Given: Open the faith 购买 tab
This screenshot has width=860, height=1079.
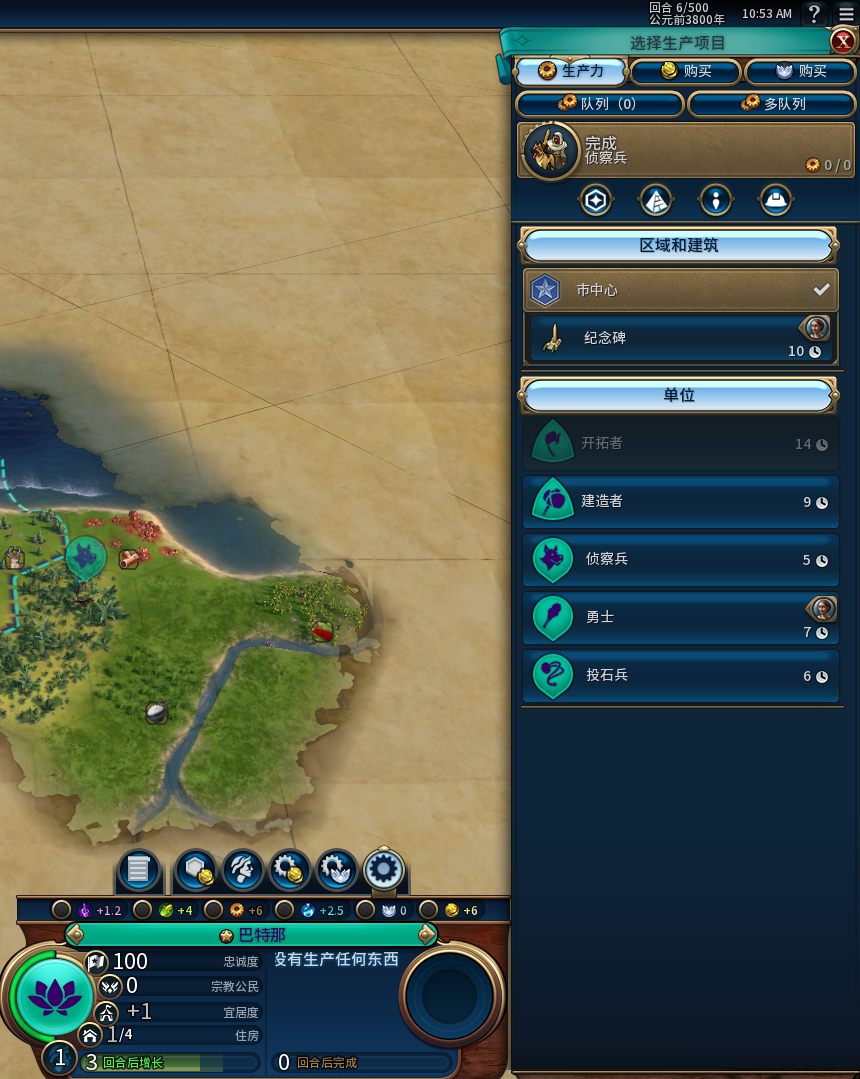Looking at the screenshot, I should click(x=800, y=72).
